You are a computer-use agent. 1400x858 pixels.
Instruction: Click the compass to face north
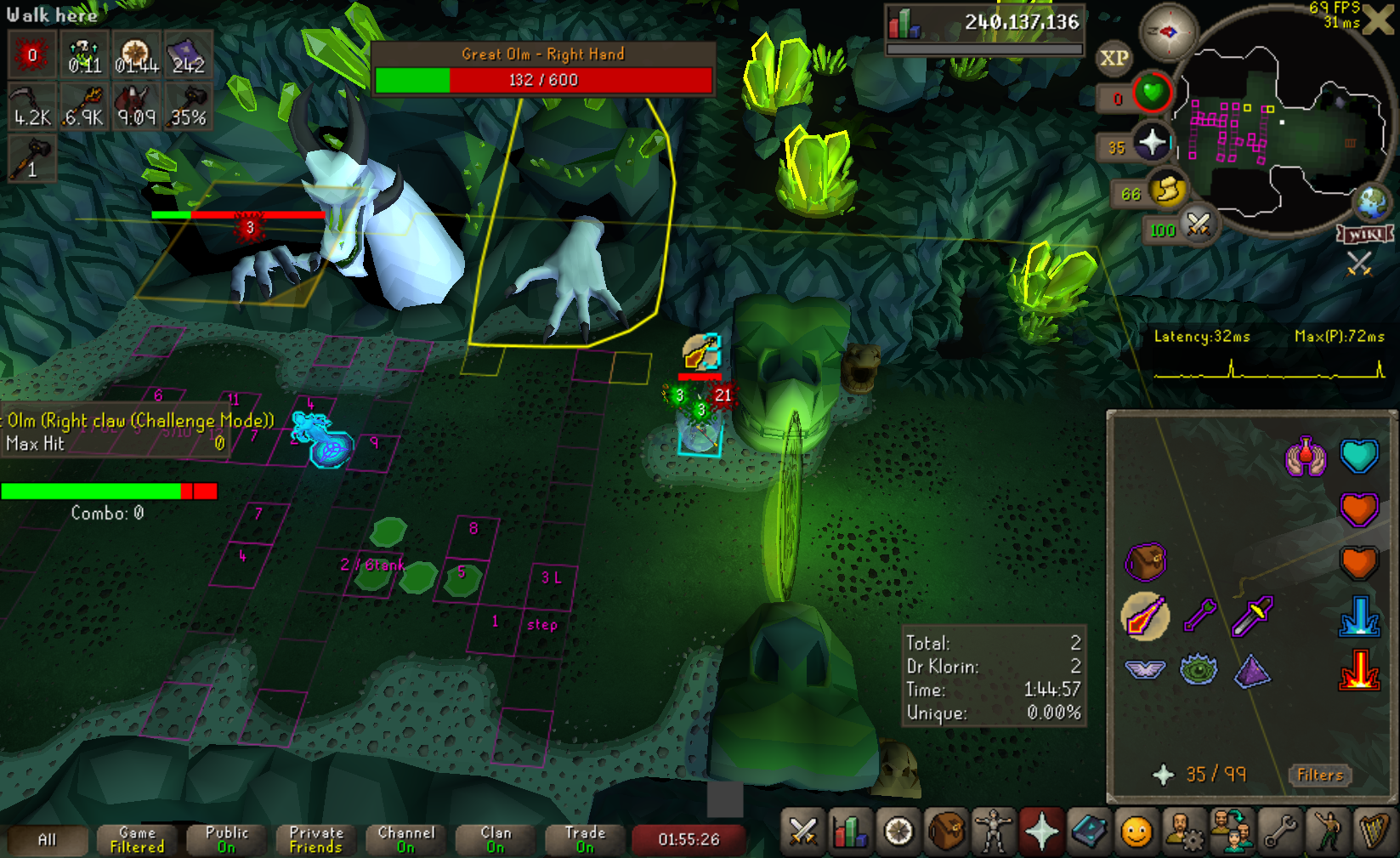pyautogui.click(x=1168, y=32)
